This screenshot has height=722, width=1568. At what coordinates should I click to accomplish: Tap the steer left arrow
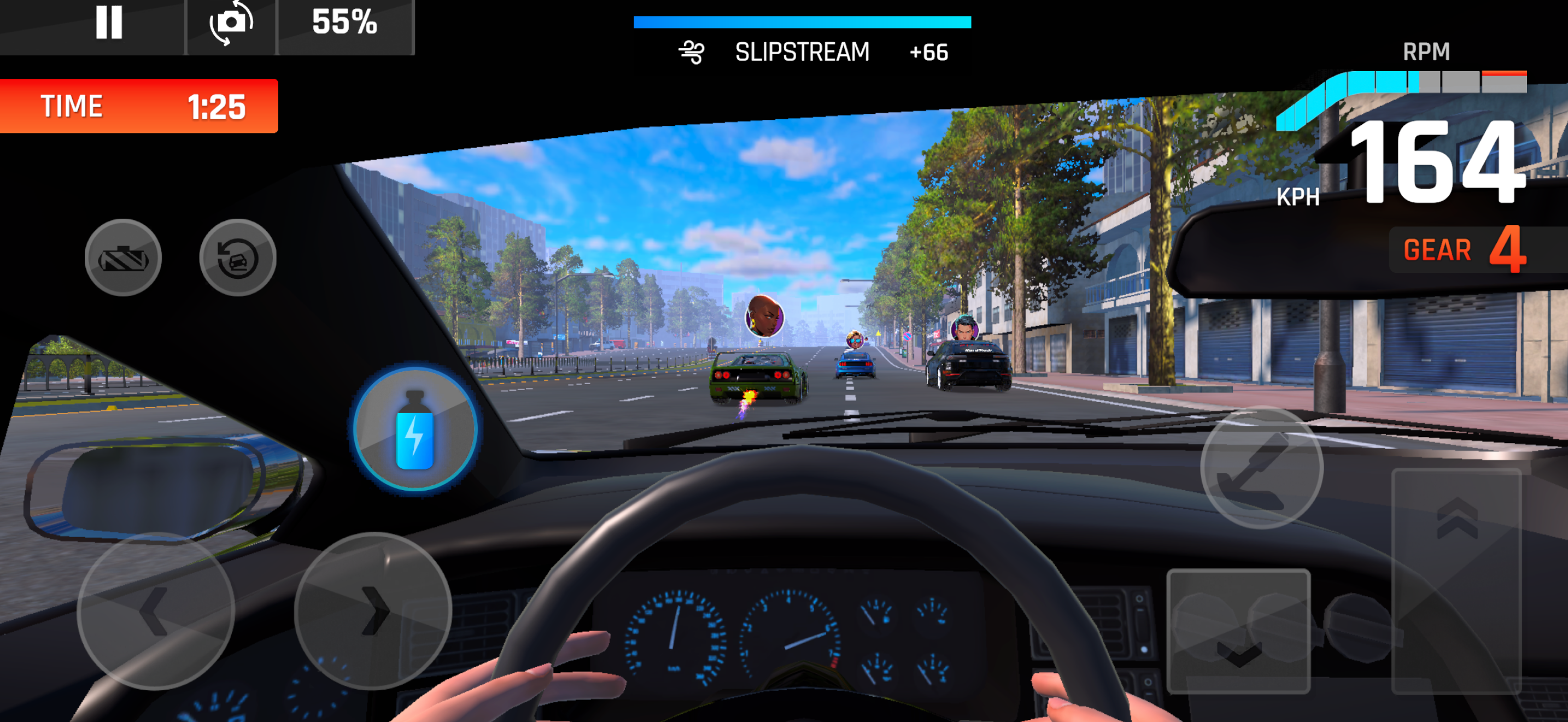point(155,610)
